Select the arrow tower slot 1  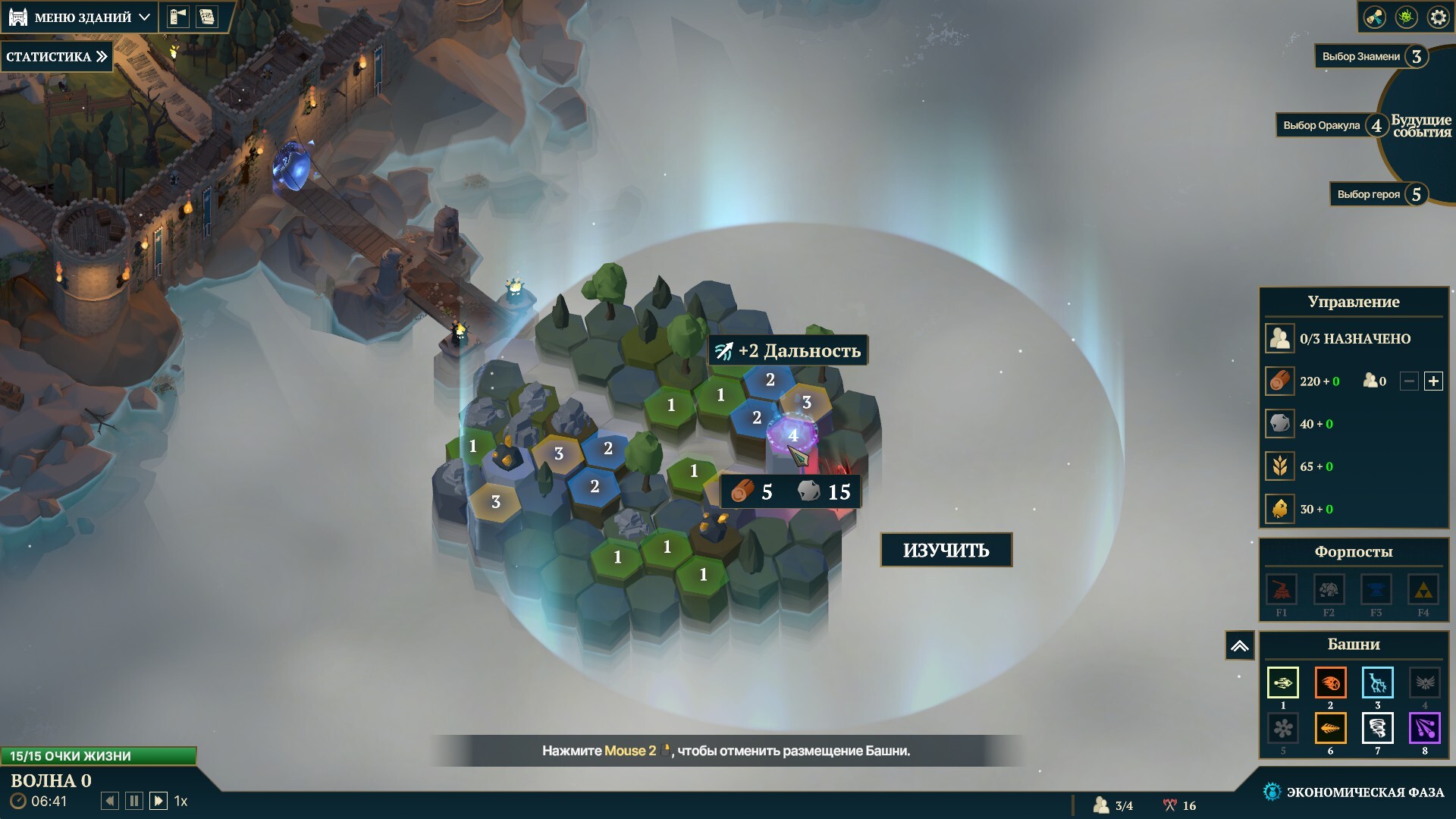(x=1283, y=682)
